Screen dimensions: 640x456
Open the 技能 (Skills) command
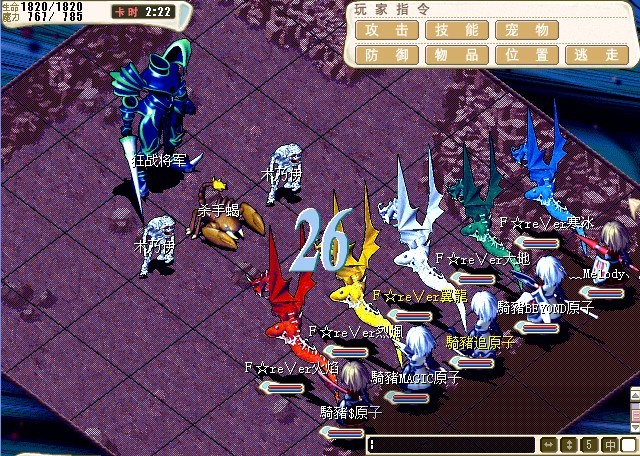click(x=456, y=30)
